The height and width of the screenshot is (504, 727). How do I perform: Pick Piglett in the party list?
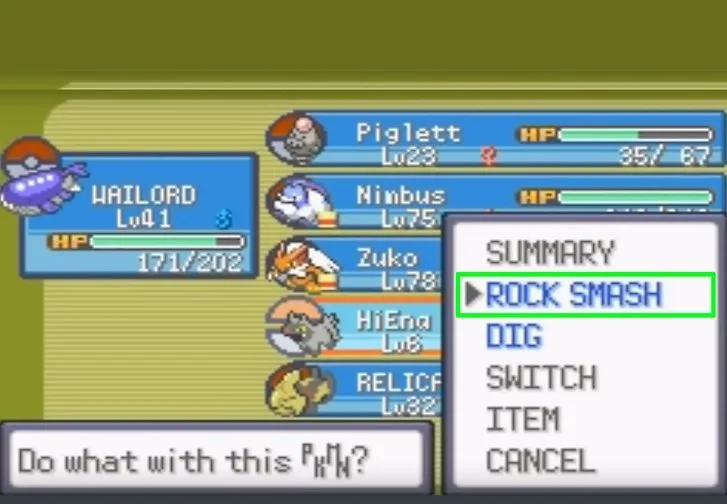point(490,142)
